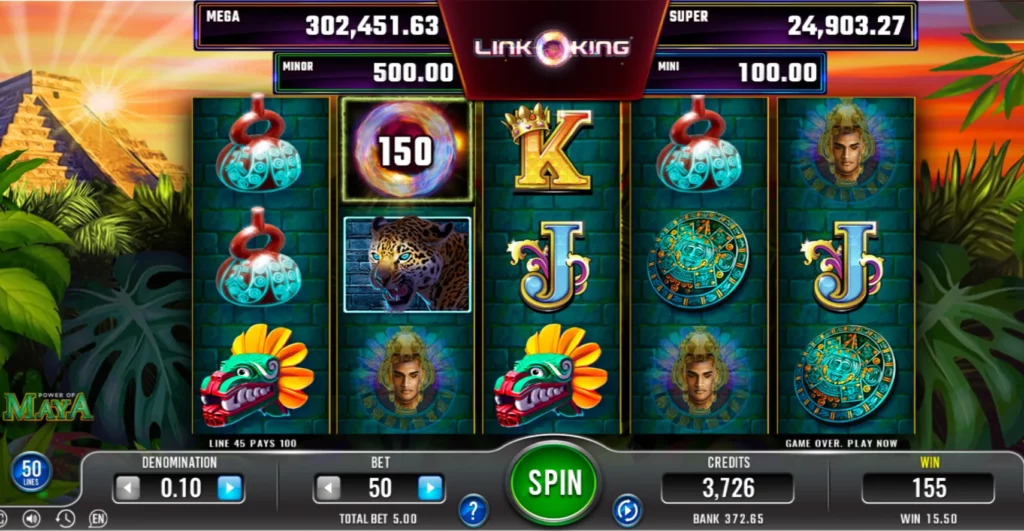The height and width of the screenshot is (531, 1024).
Task: Activate the autoplay circular arrow button
Action: pyautogui.click(x=627, y=509)
